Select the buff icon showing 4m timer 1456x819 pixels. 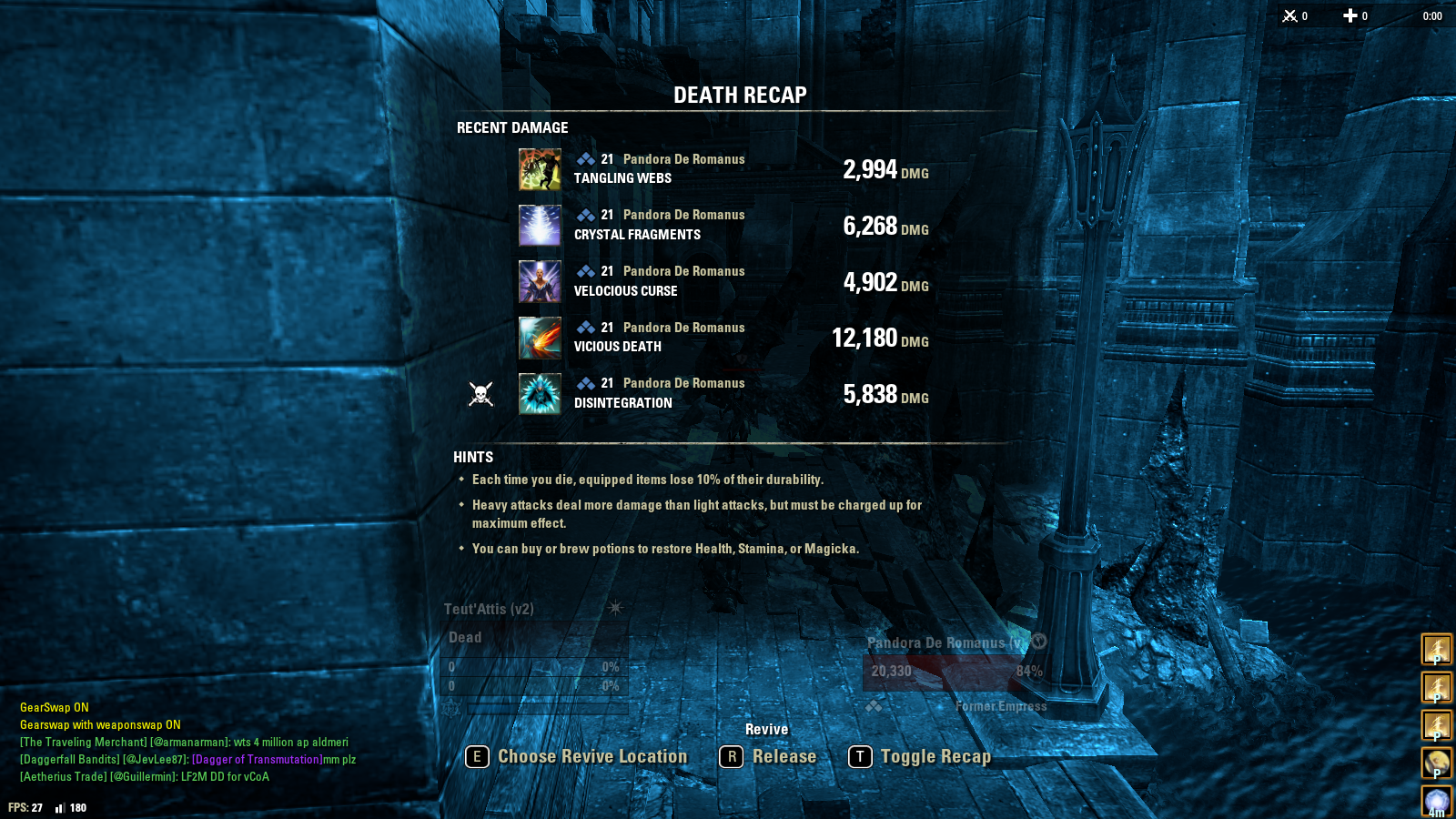point(1437,803)
